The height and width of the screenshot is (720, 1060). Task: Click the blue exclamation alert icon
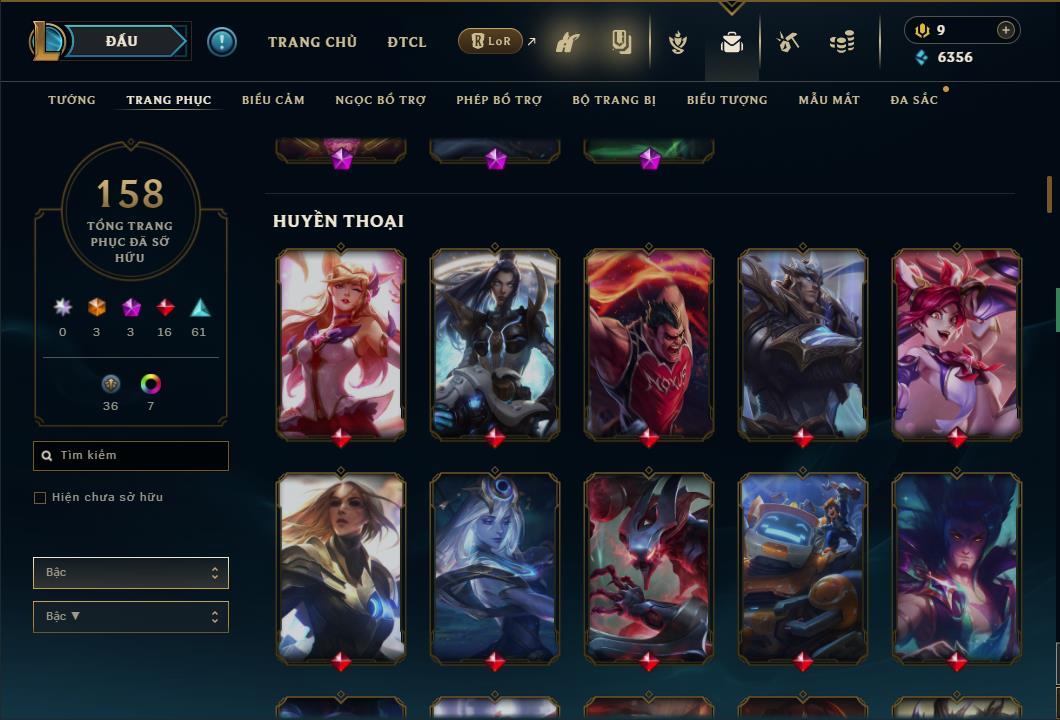coord(222,41)
